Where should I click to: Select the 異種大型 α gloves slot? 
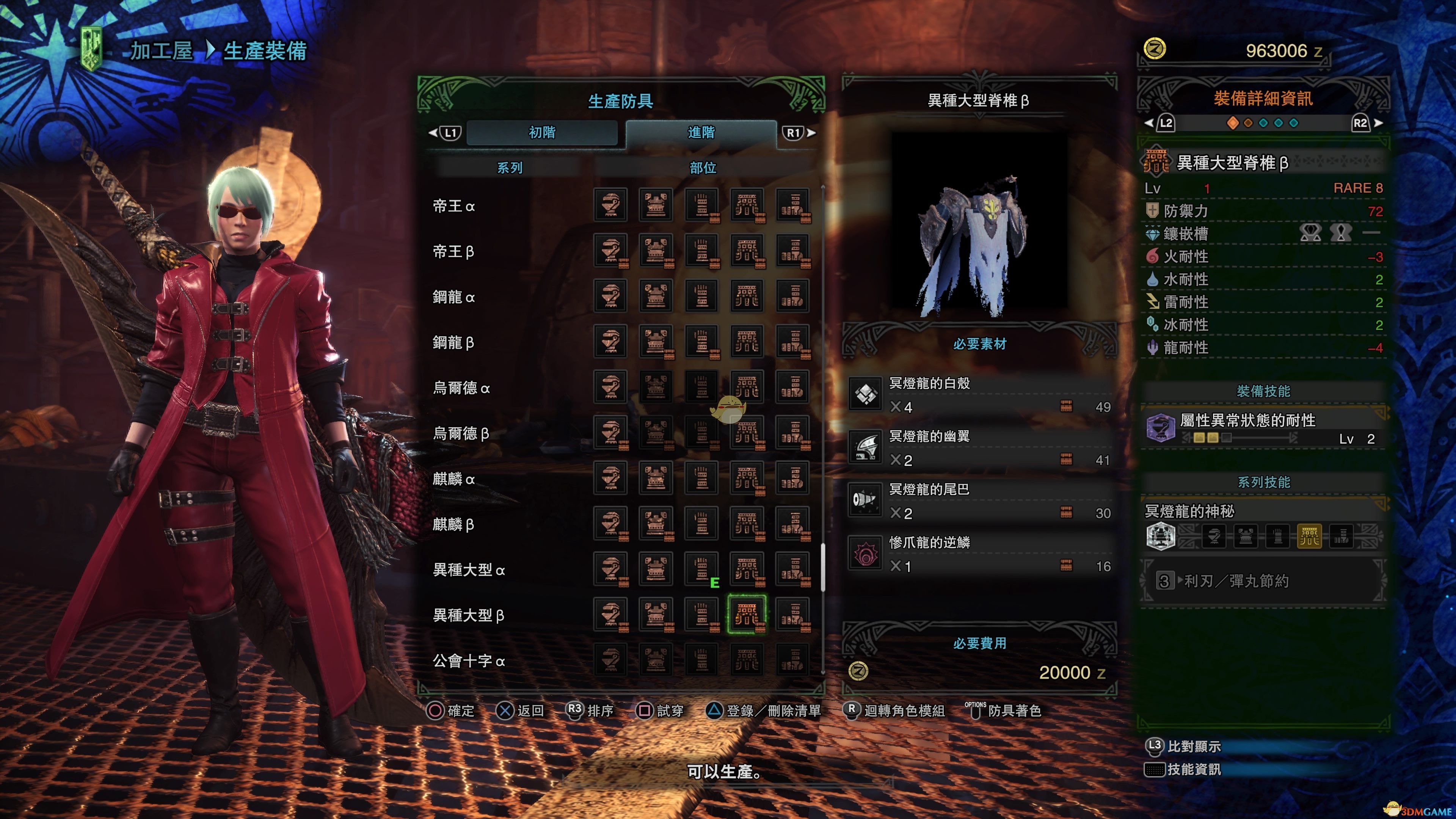[701, 569]
